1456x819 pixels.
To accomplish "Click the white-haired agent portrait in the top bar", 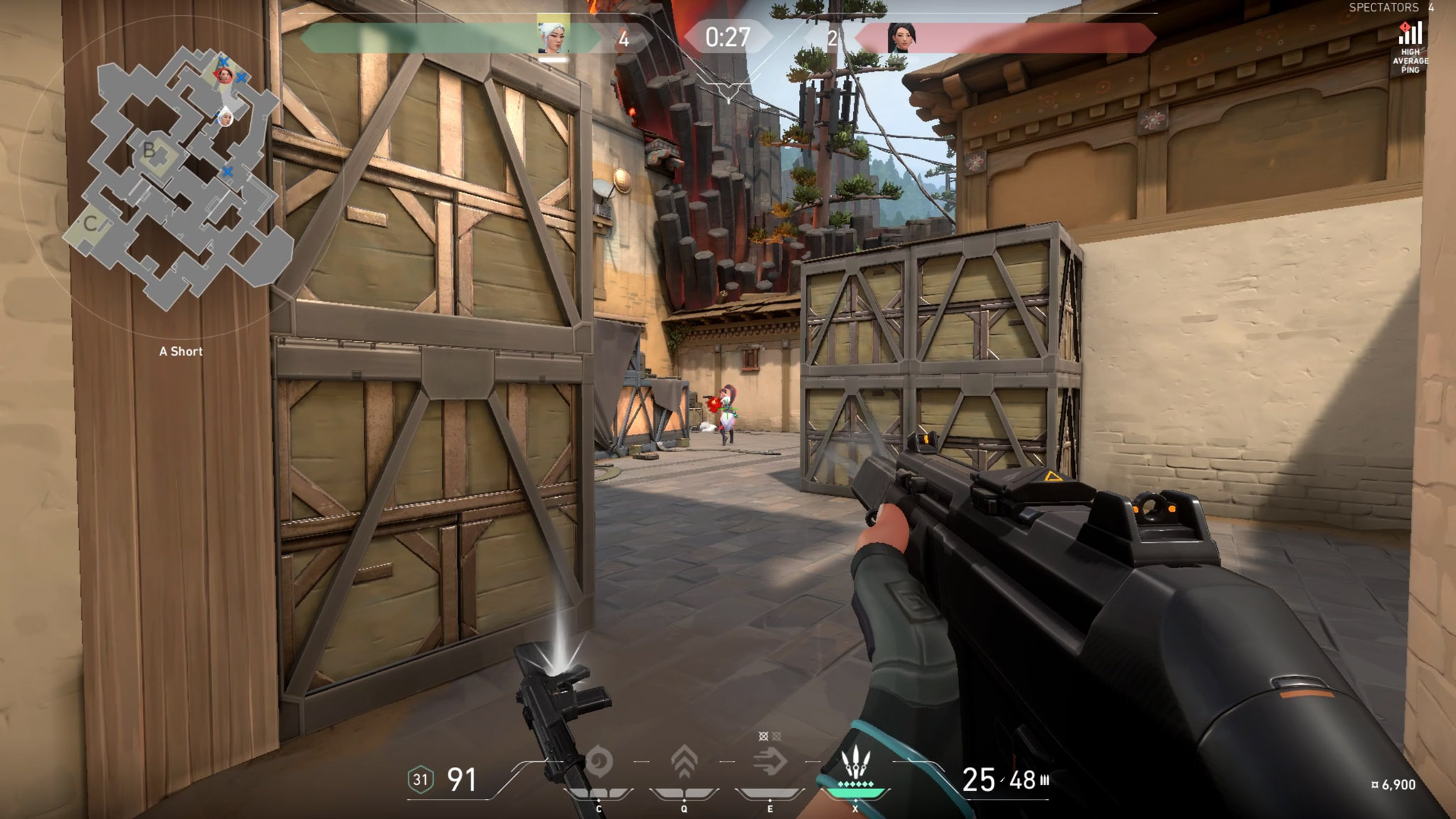I will tap(553, 36).
